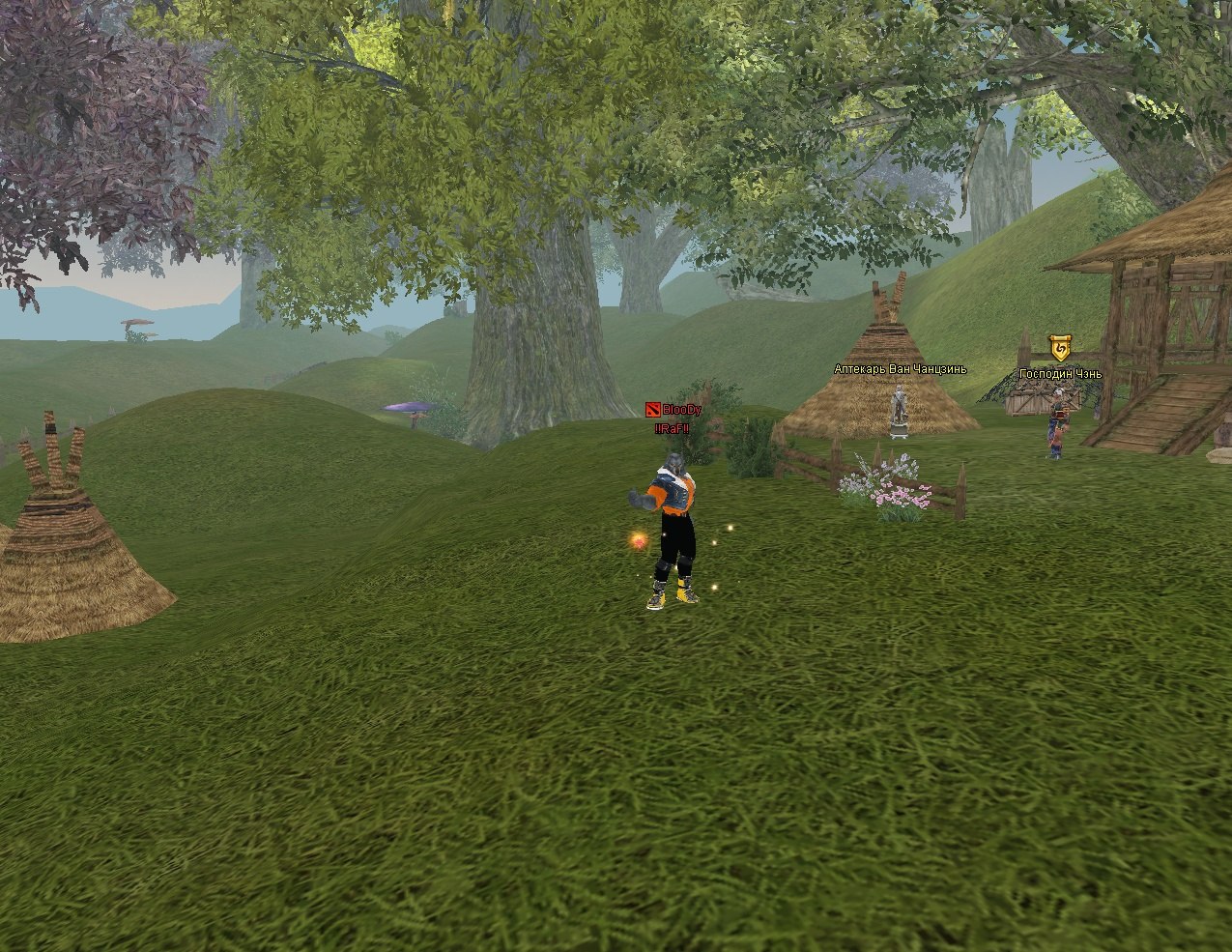Select the Аптекарь Ван Чанцзинь nameplate
Viewport: 1232px width, 952px height.
[900, 368]
